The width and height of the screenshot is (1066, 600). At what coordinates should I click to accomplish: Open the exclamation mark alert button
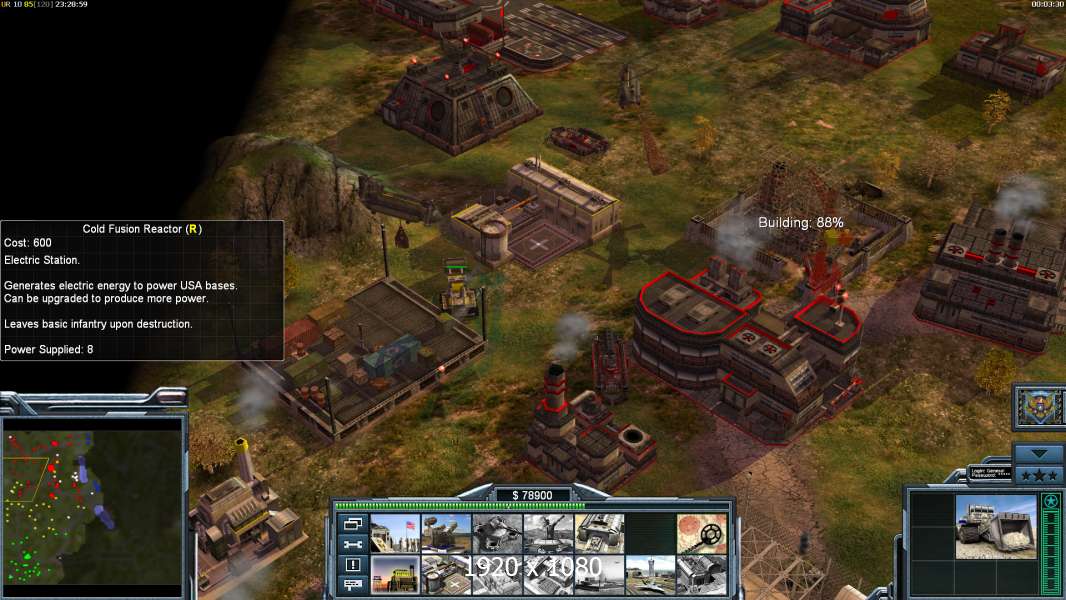point(352,564)
